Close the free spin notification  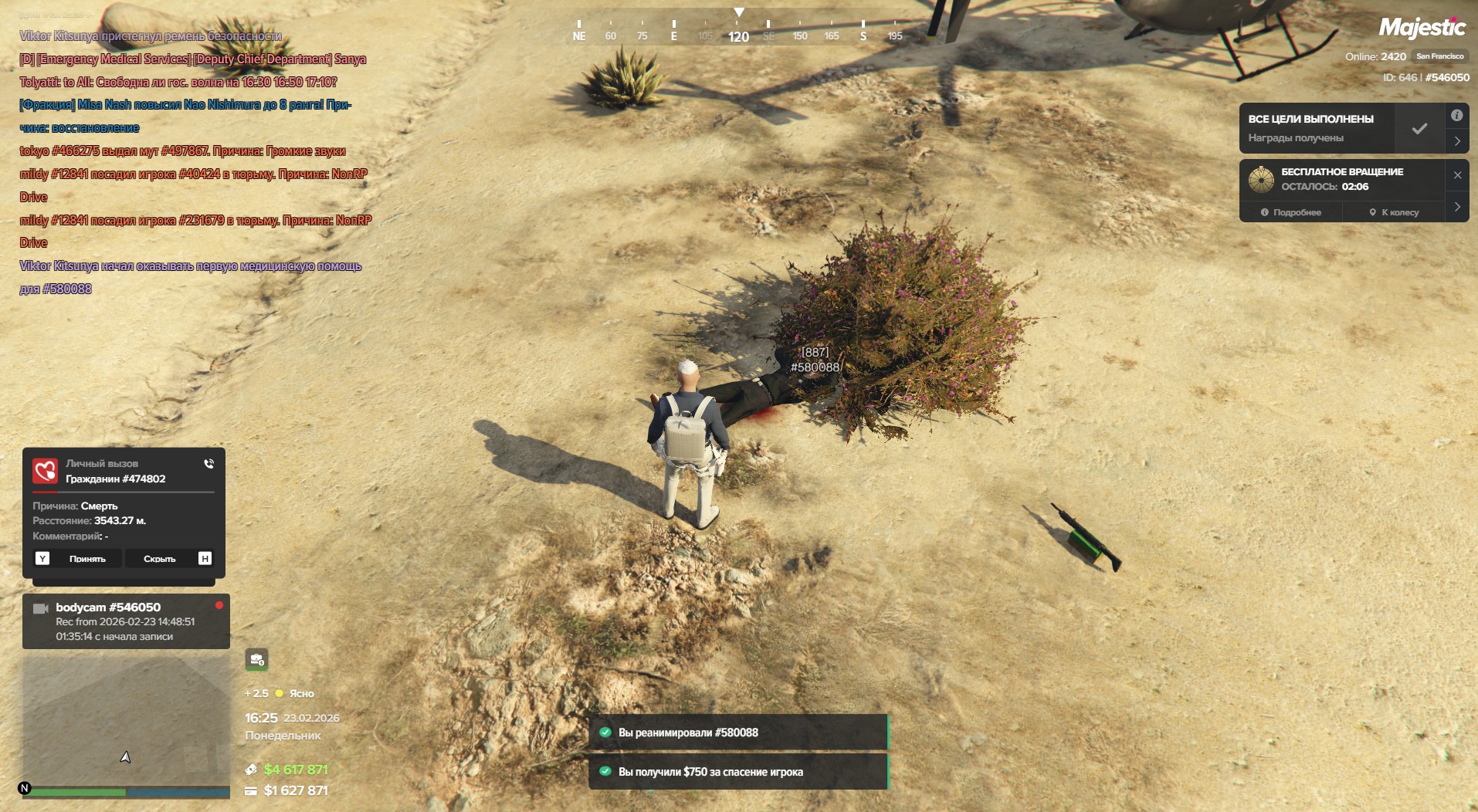pyautogui.click(x=1457, y=175)
